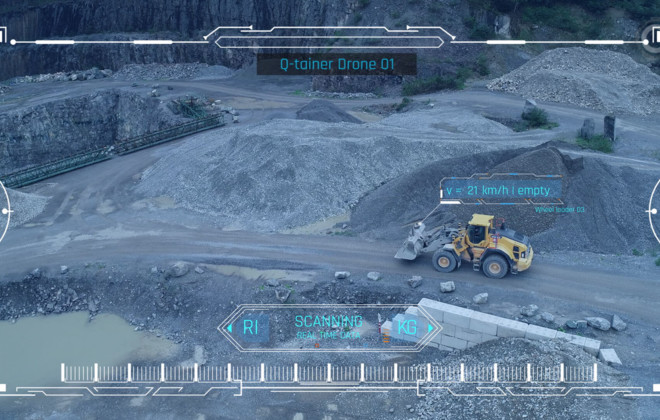Select the Wheel loader 03 tag
Image resolution: width=660 pixels, height=420 pixels.
560,210
